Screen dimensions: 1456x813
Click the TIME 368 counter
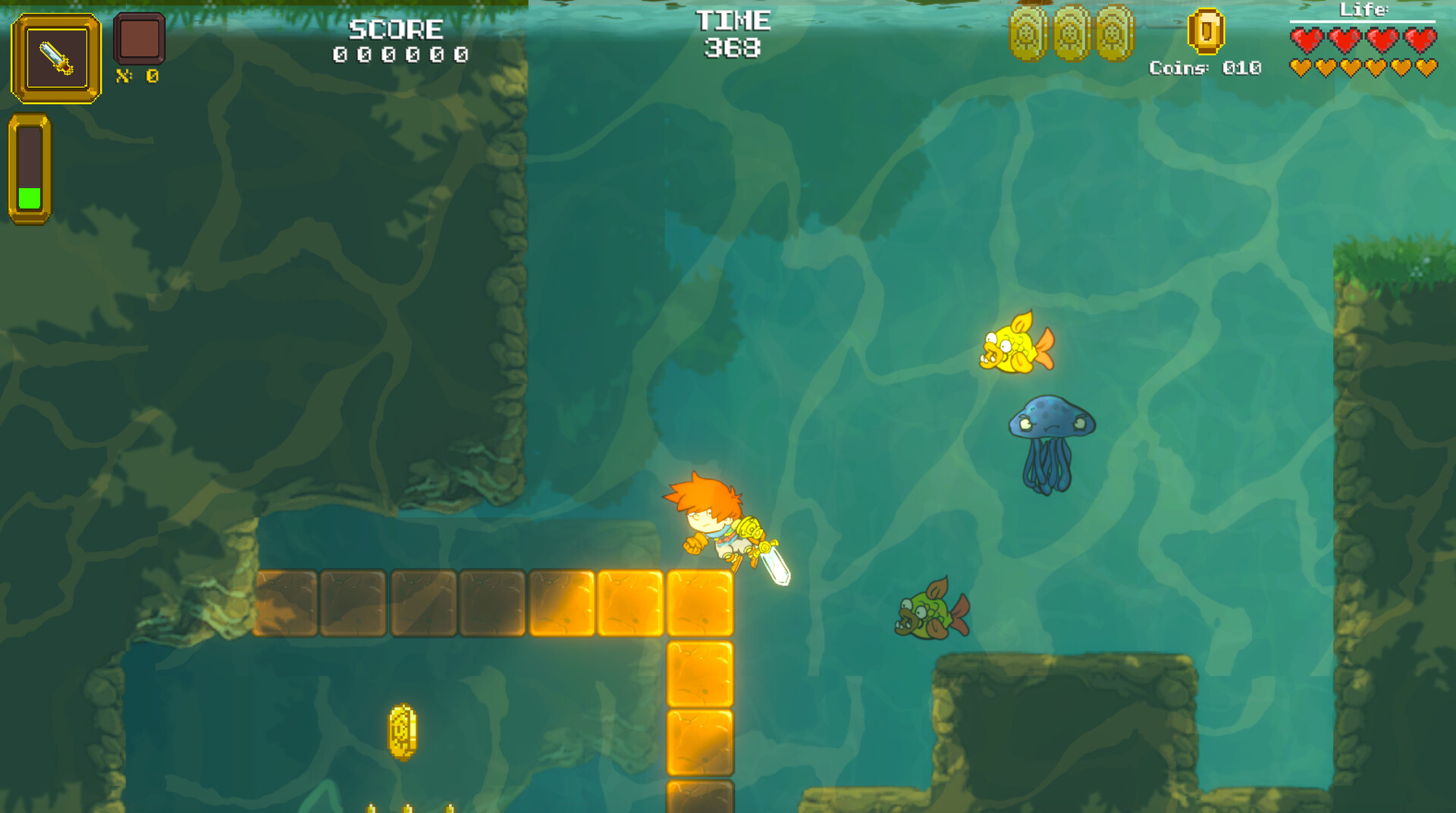pyautogui.click(x=734, y=34)
